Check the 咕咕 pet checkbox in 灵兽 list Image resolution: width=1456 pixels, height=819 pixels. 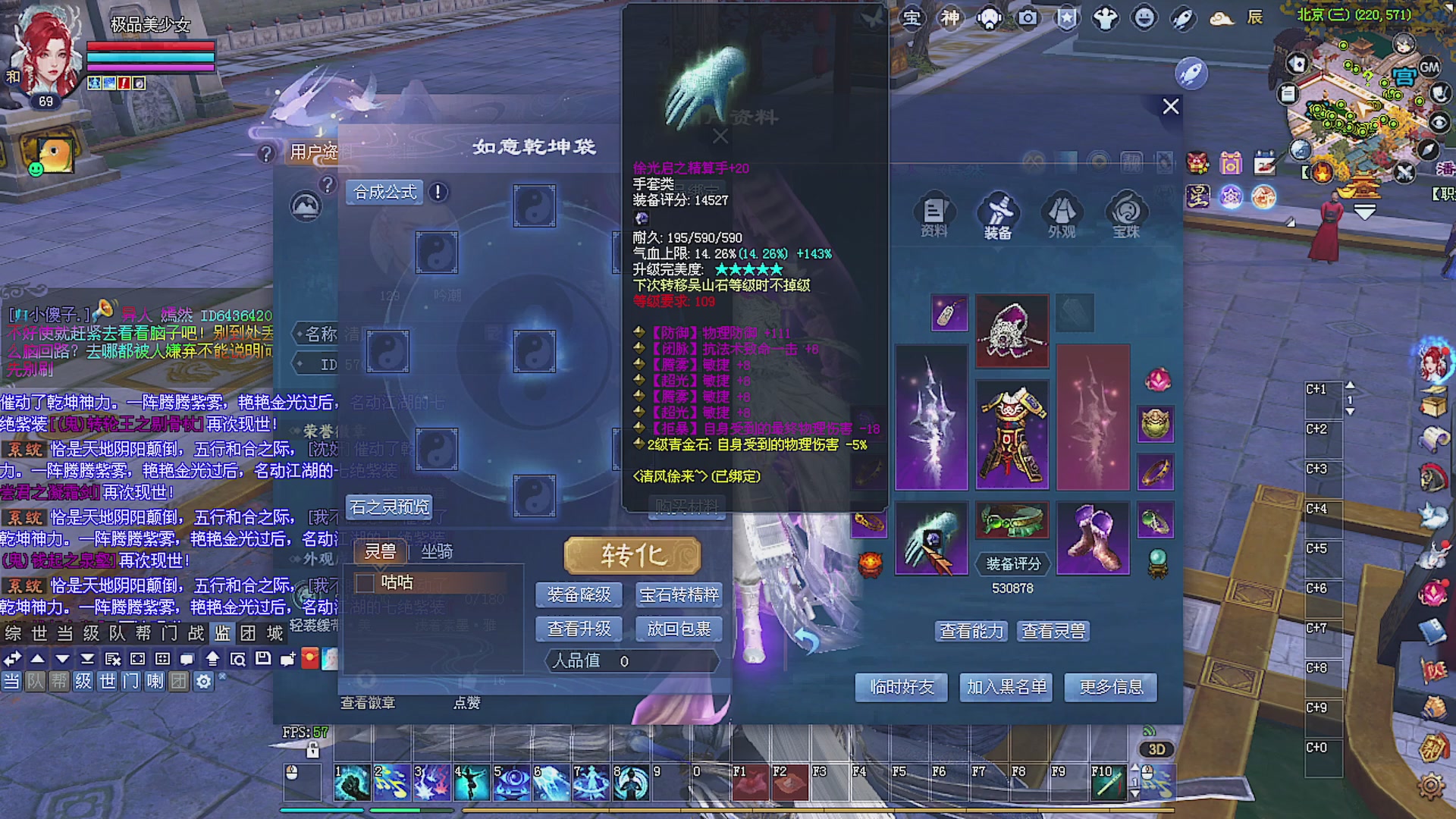click(364, 583)
